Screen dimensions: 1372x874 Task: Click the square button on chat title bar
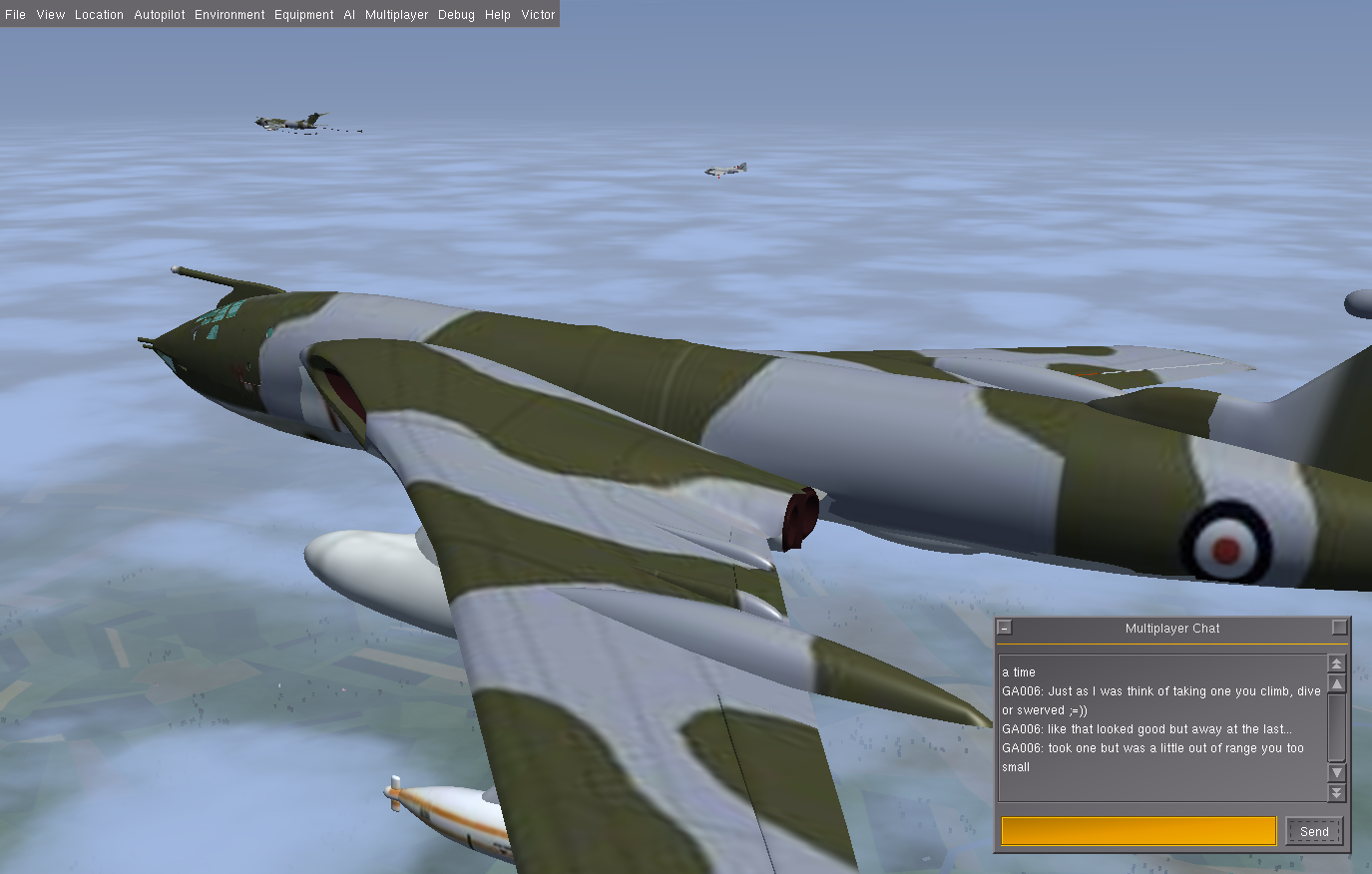click(x=1339, y=628)
